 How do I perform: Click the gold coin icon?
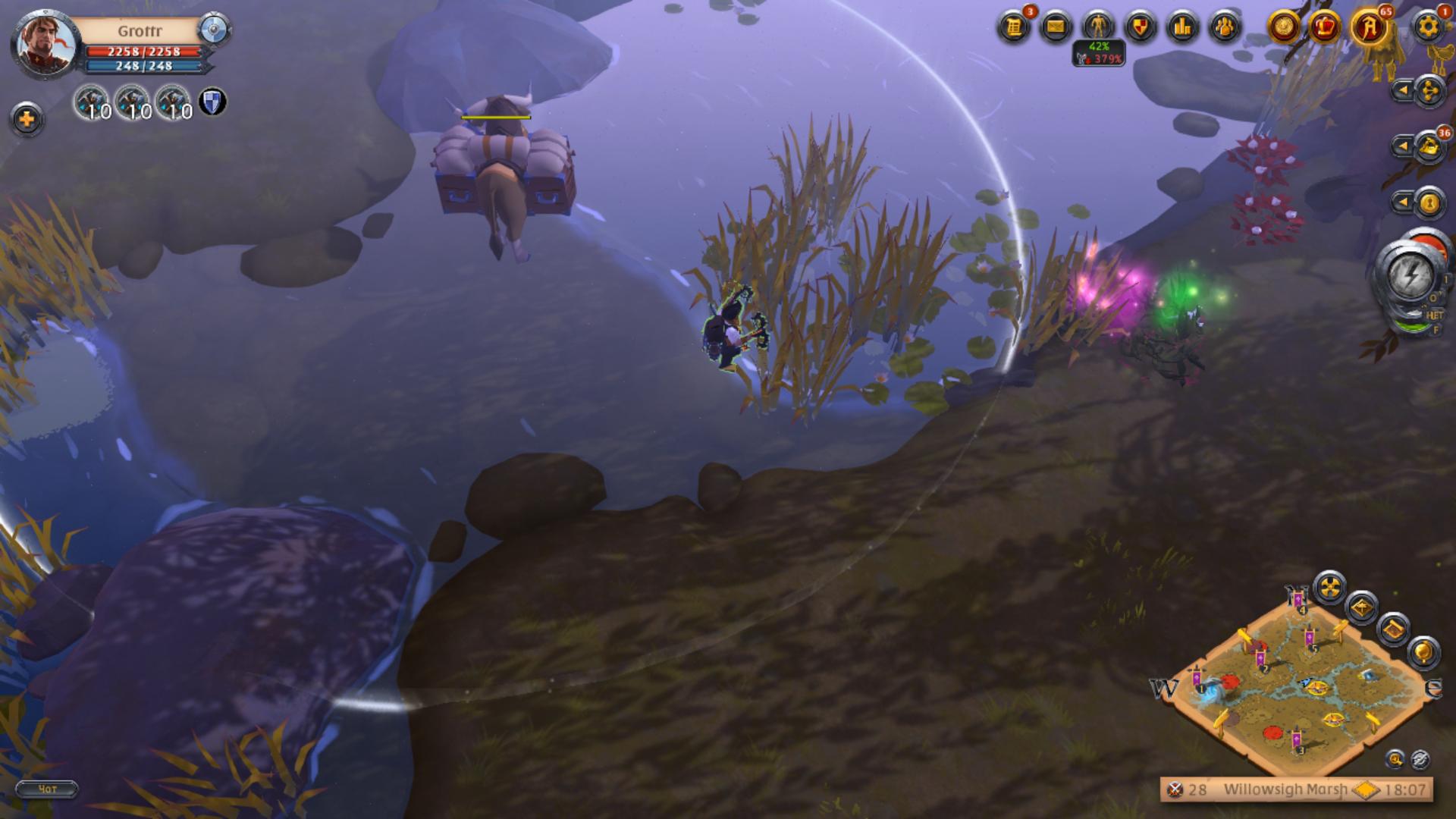click(1284, 28)
